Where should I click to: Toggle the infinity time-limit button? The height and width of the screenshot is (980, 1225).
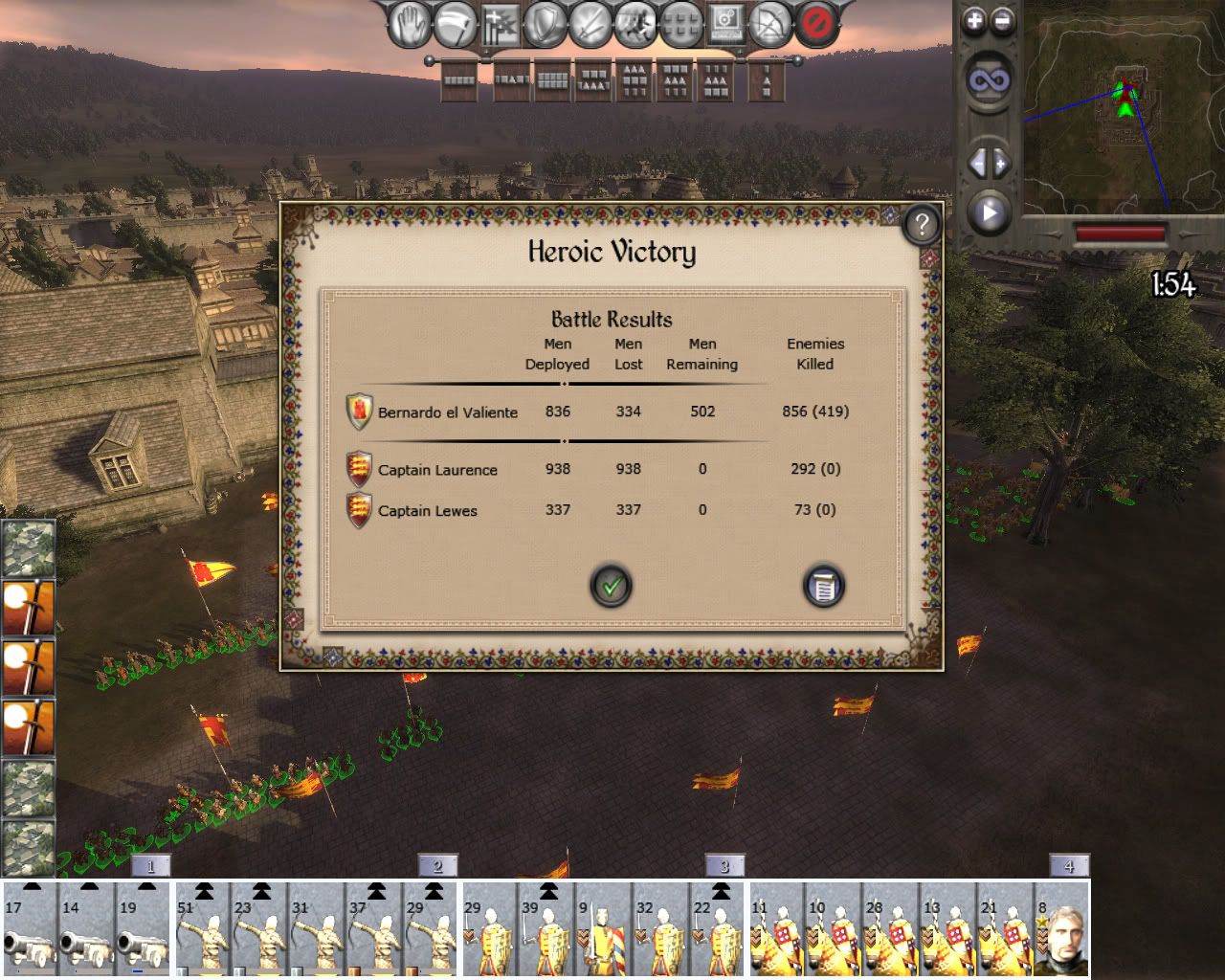pyautogui.click(x=988, y=81)
